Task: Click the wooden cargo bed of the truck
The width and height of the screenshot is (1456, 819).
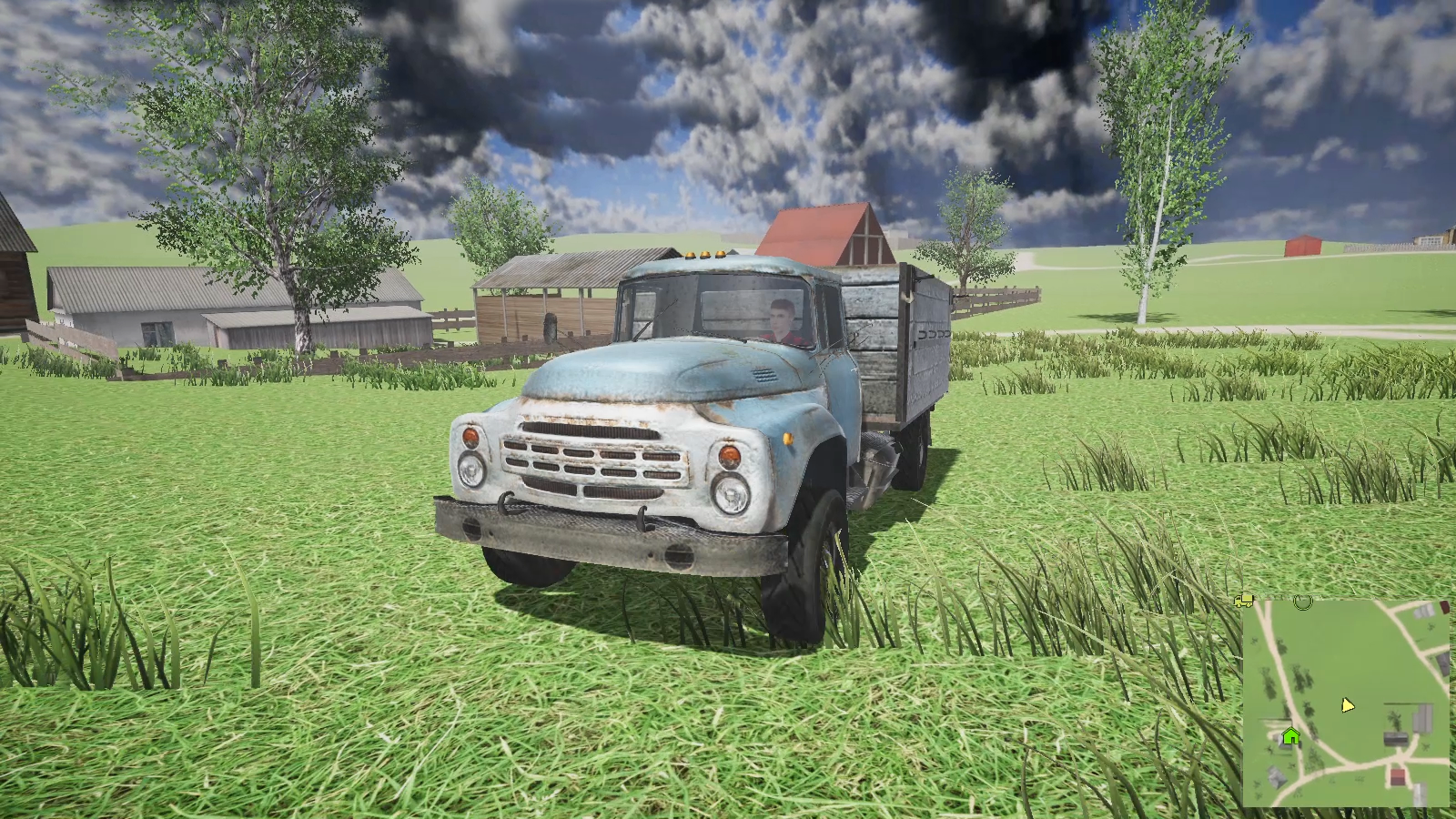Action: [892, 346]
